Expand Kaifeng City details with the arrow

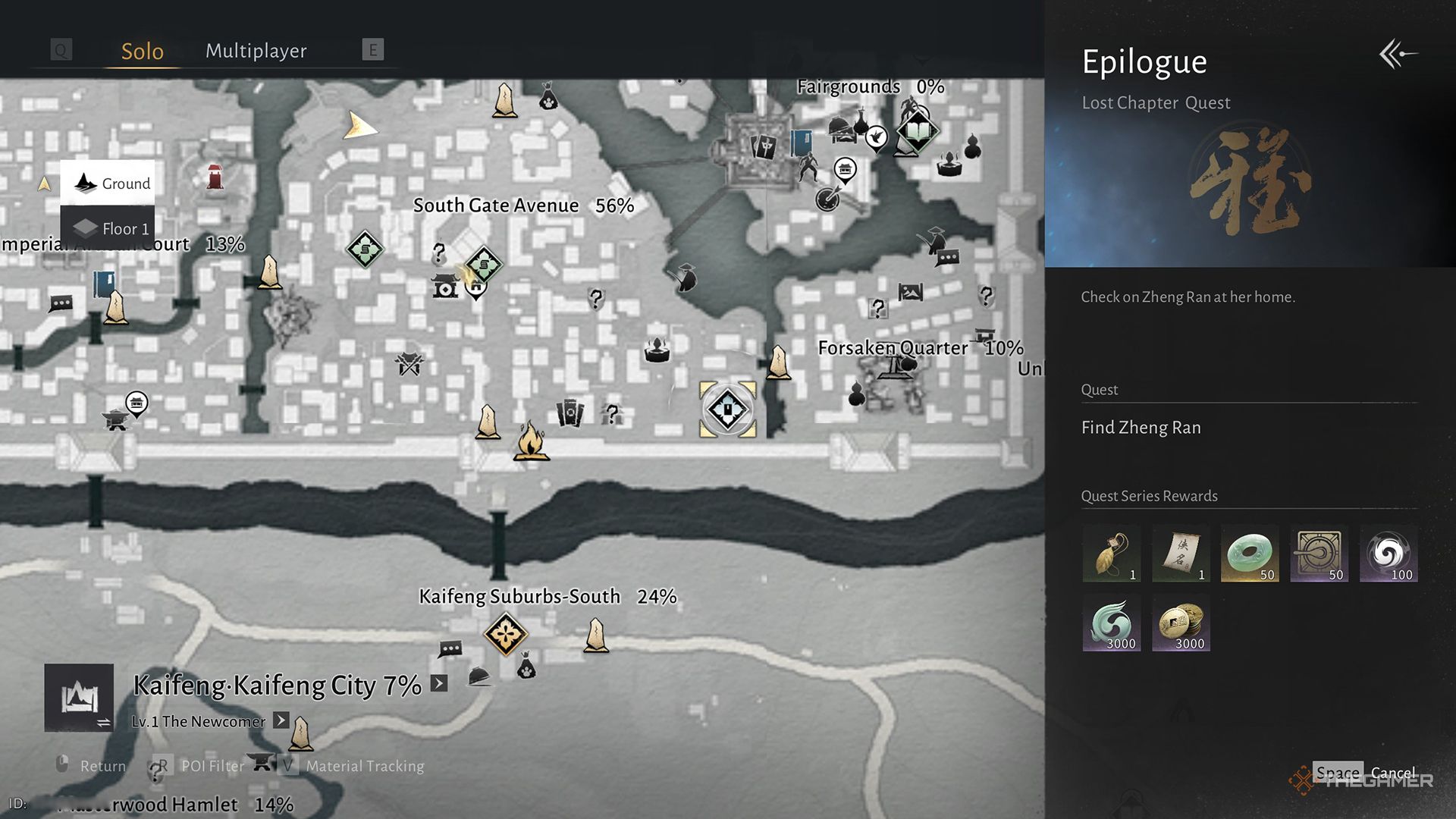pos(438,683)
